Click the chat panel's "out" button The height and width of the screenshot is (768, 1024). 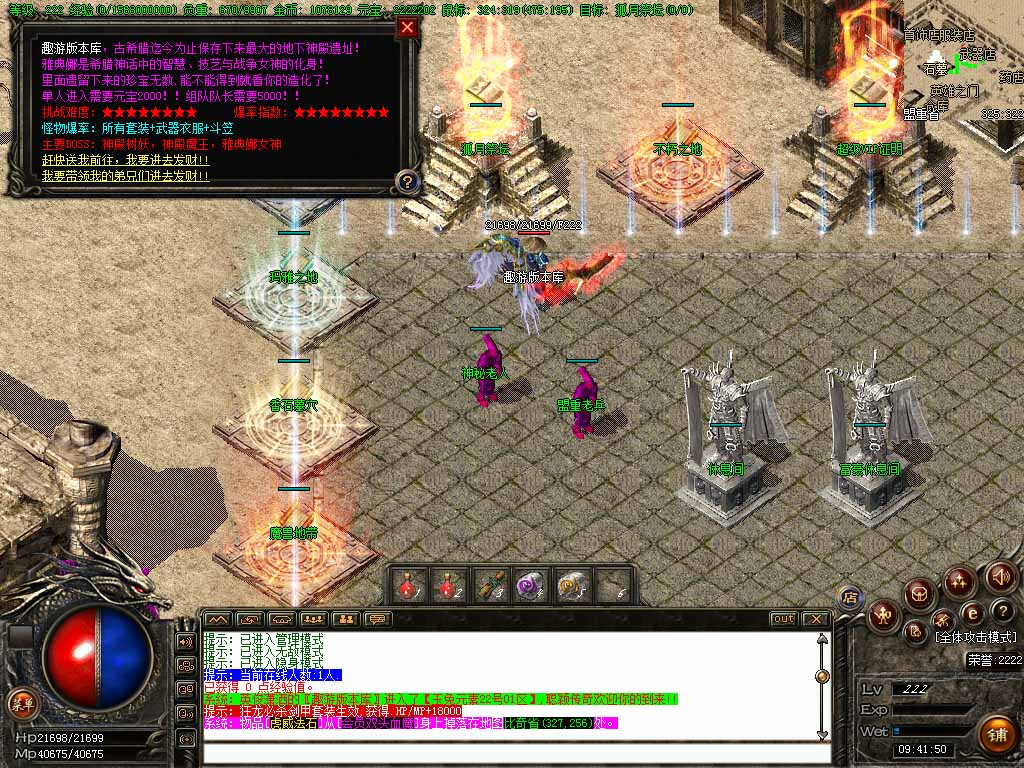784,619
